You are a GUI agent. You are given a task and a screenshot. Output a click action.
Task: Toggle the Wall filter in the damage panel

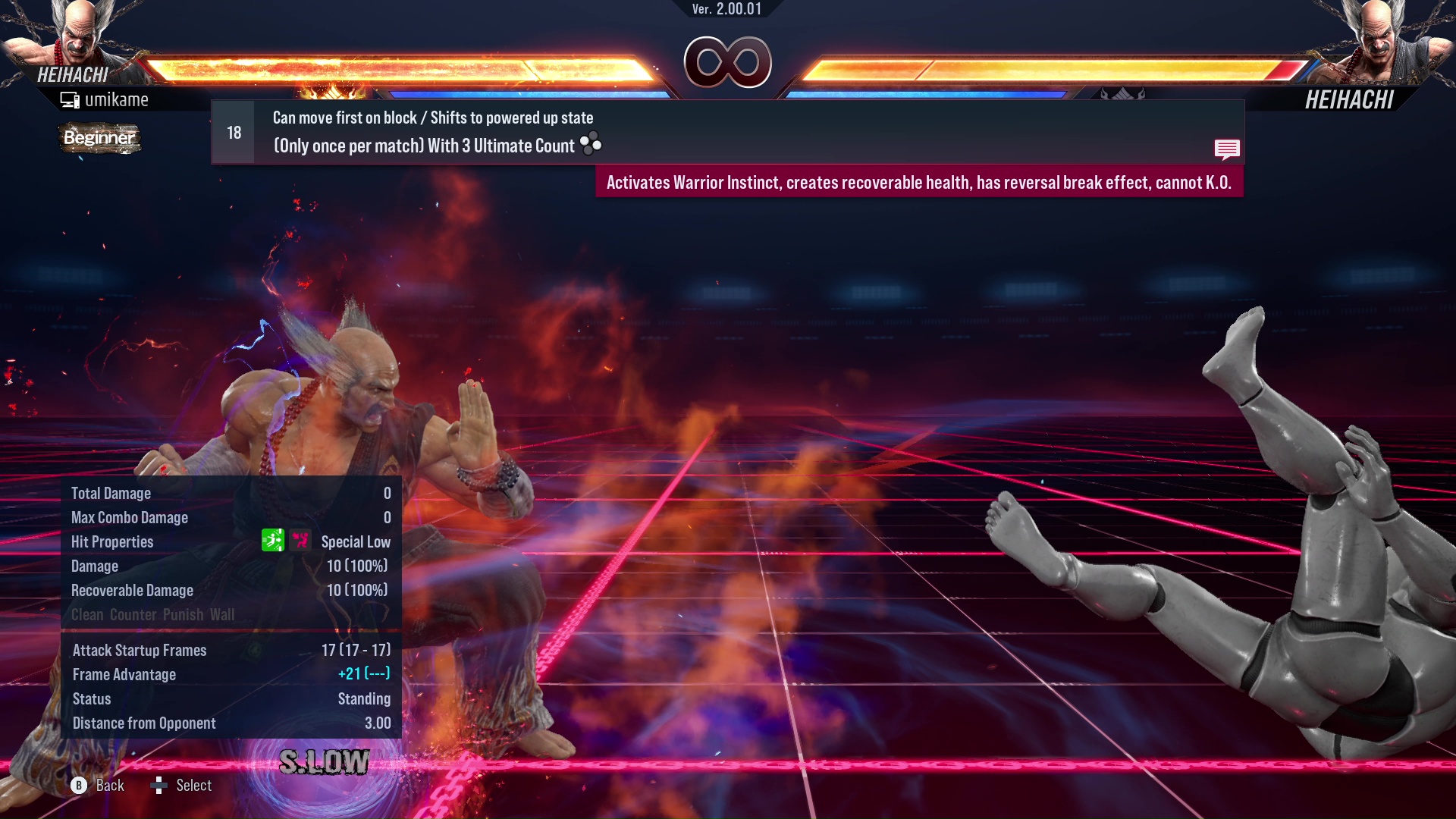(222, 614)
